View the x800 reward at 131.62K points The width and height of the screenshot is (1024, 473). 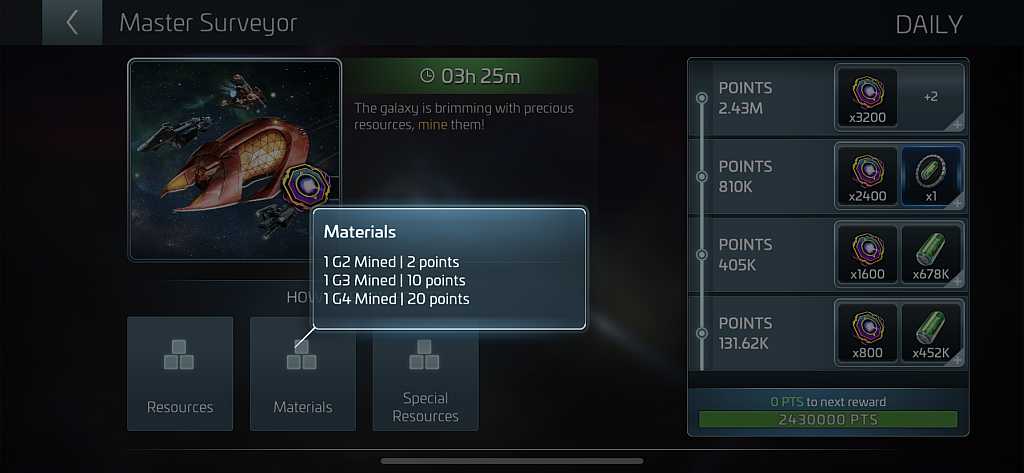866,332
